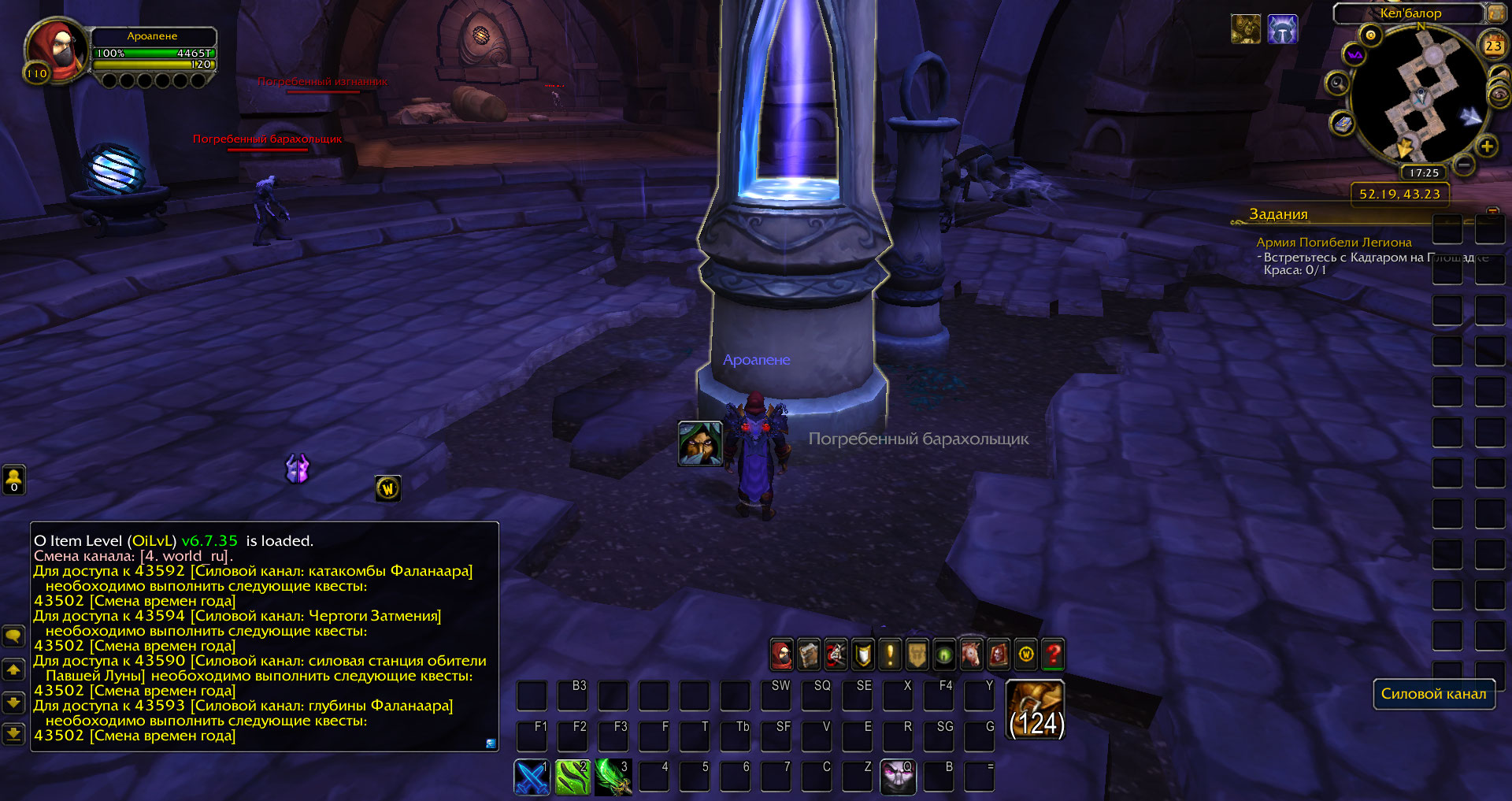Click the Силовой канал button

(1433, 694)
